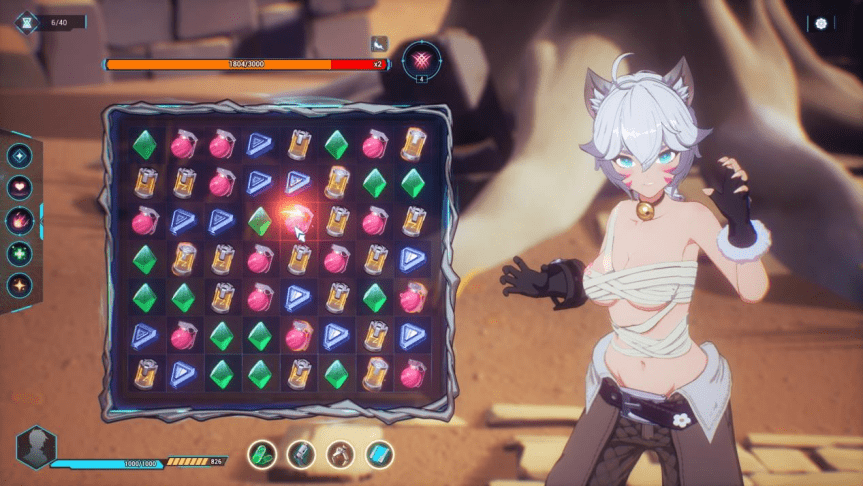Click the small boot status icon
The image size is (863, 486).
[379, 43]
